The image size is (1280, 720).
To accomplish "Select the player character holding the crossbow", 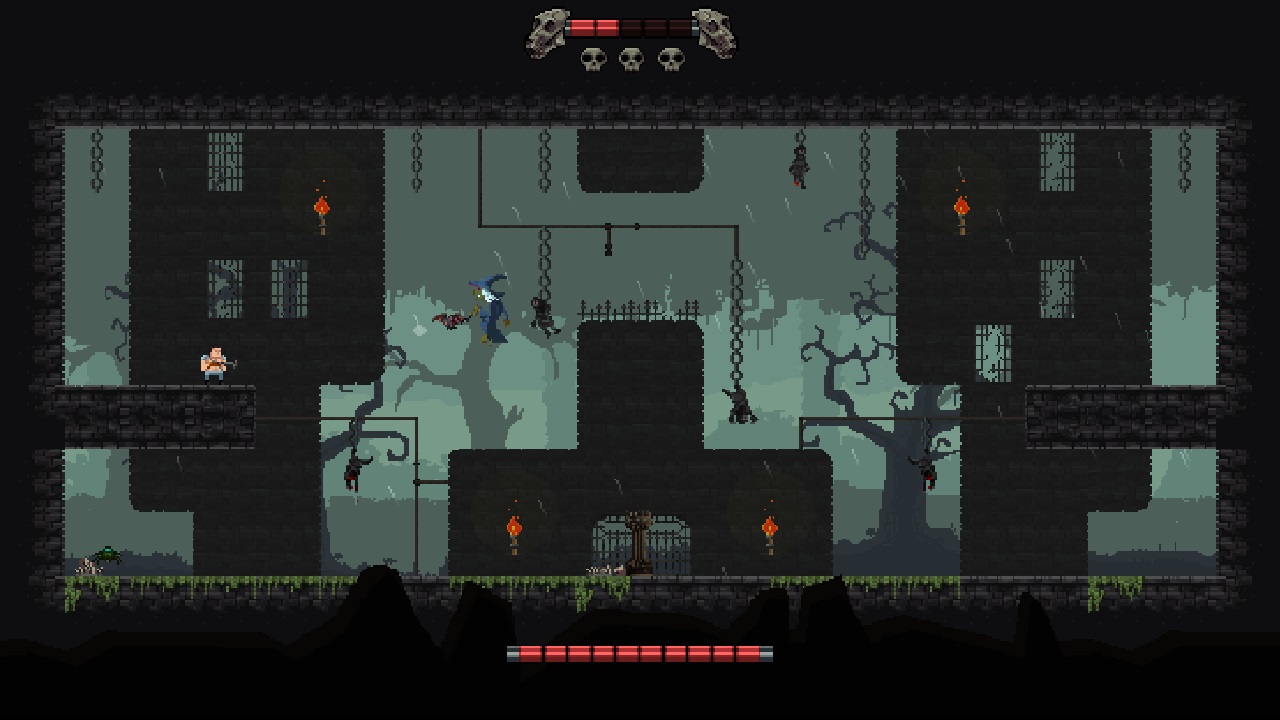I will click(212, 362).
